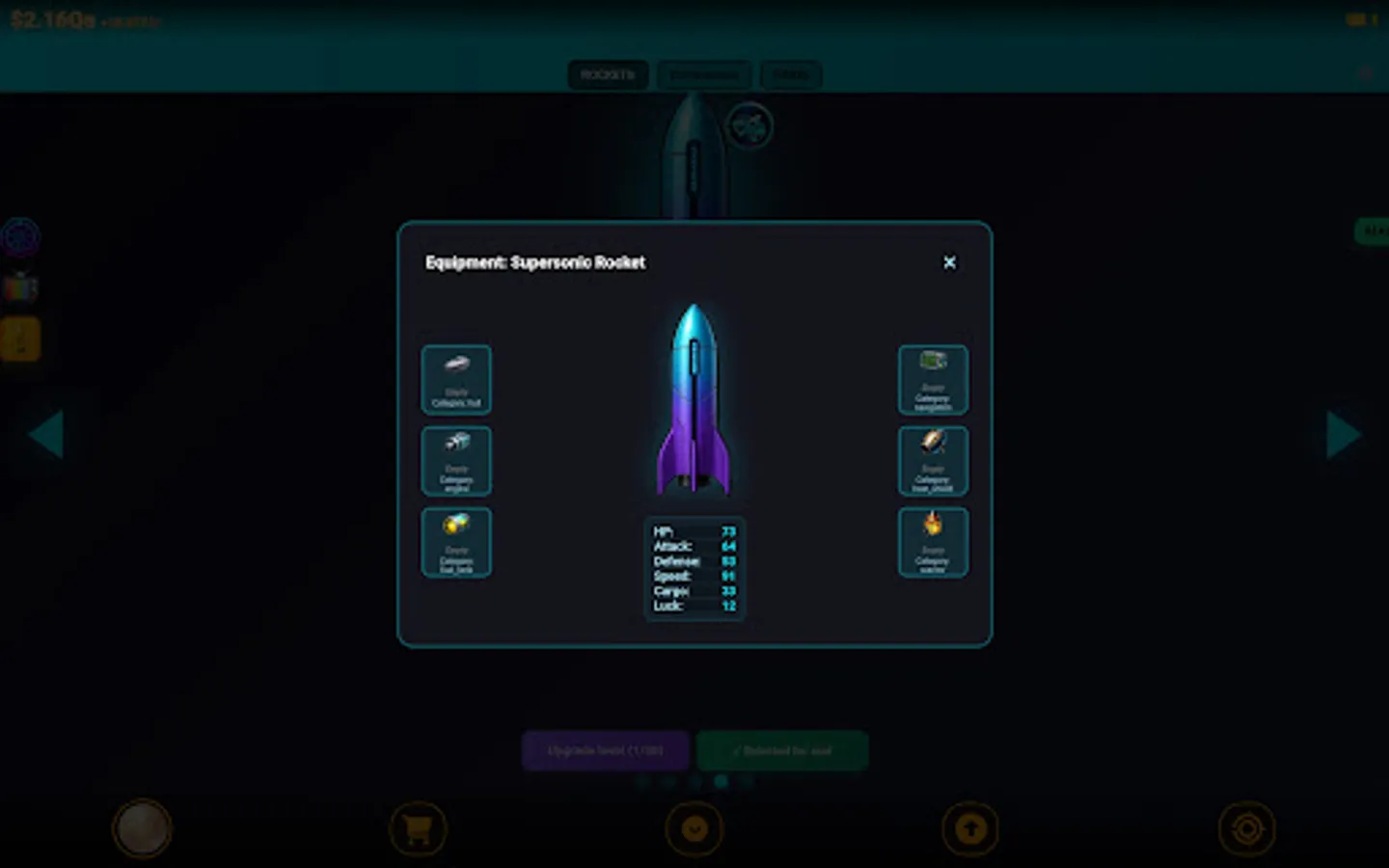The height and width of the screenshot is (868, 1389).
Task: Select the purple ring icon in left sidebar
Action: 21,234
